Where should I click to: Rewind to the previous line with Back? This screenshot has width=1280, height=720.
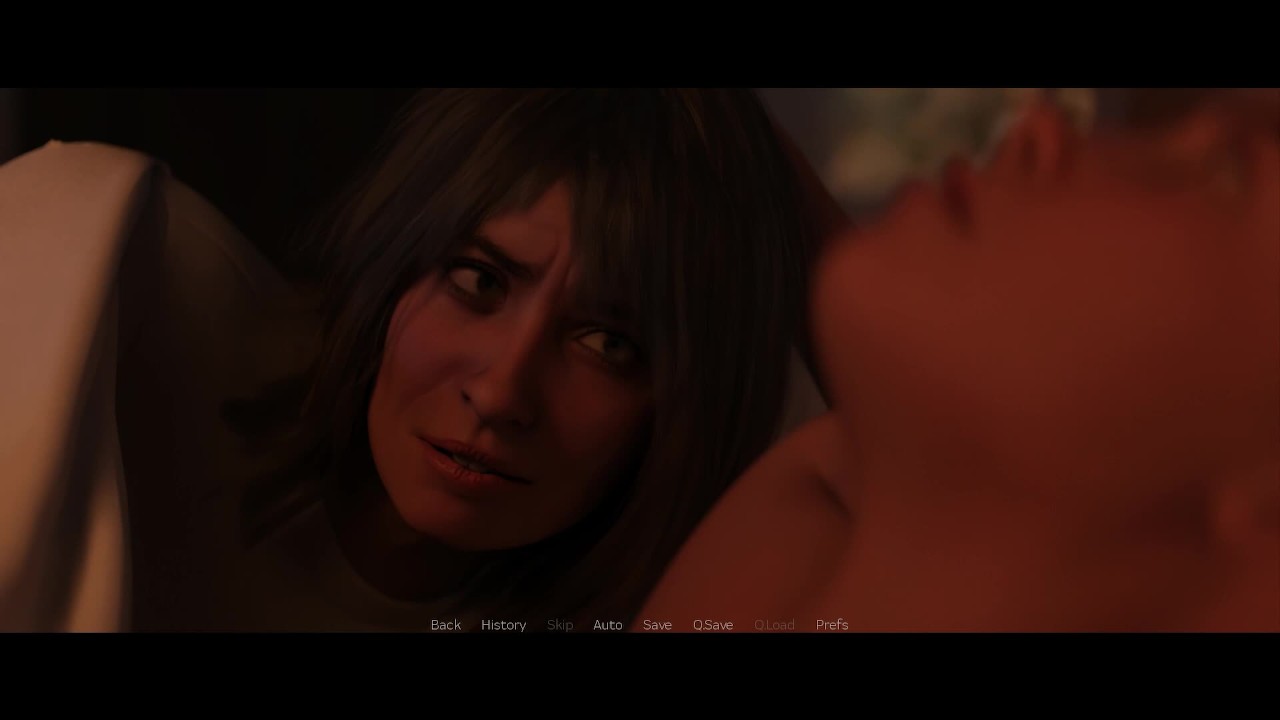pos(445,624)
